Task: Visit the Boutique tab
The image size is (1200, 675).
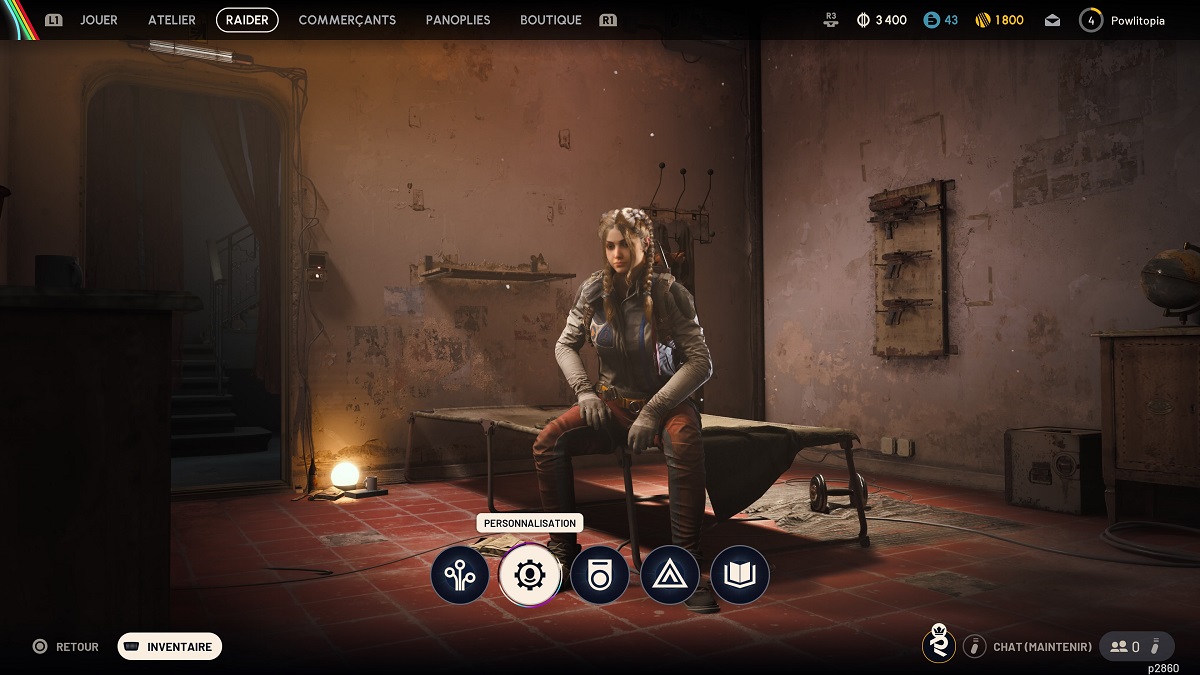Action: (x=551, y=20)
